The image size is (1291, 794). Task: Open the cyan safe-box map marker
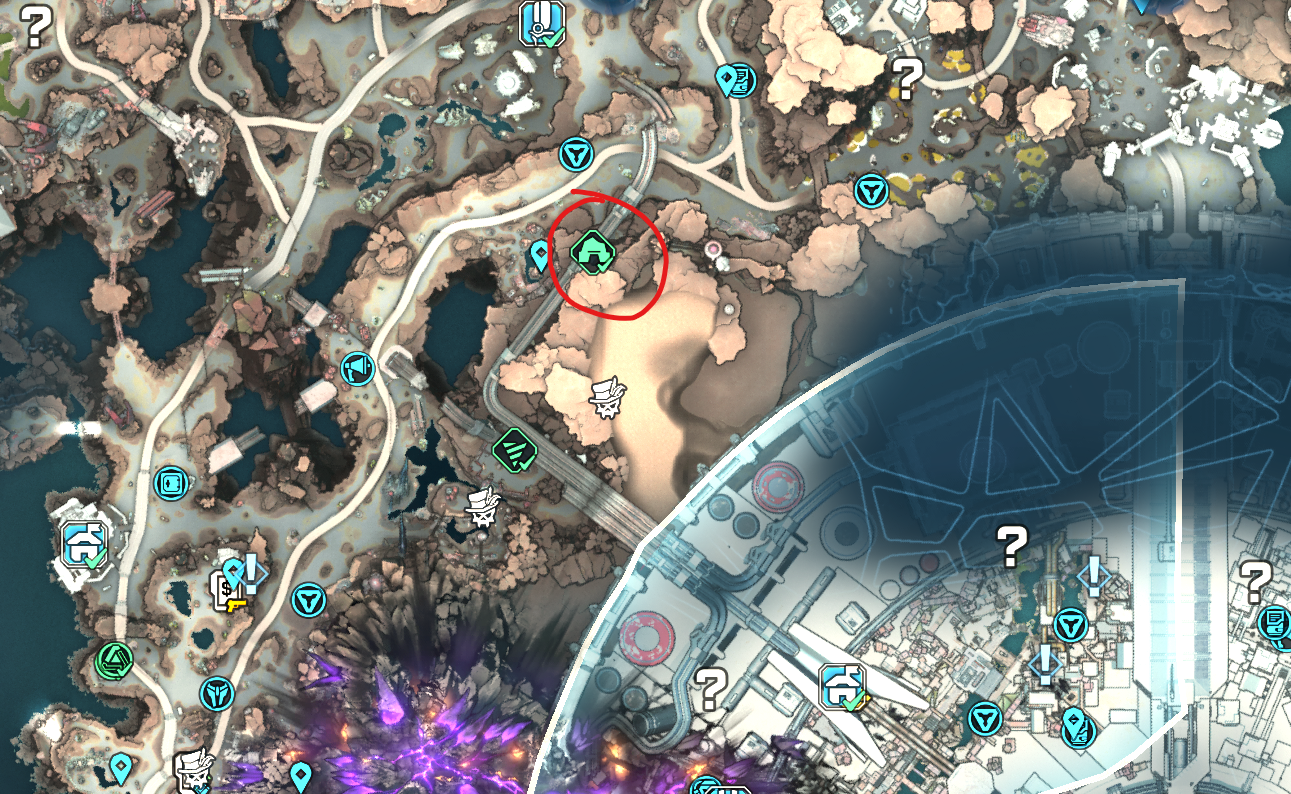pyautogui.click(x=172, y=484)
